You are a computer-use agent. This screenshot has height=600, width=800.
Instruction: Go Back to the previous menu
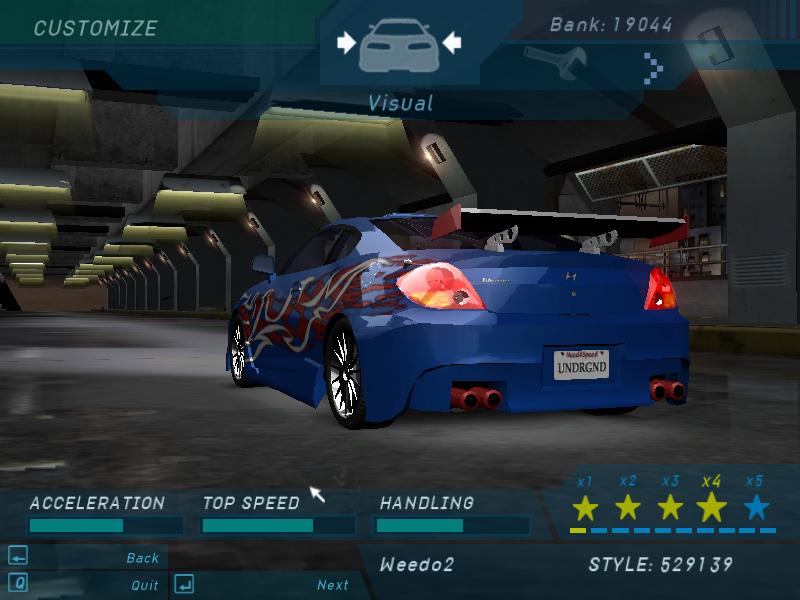pyautogui.click(x=143, y=558)
